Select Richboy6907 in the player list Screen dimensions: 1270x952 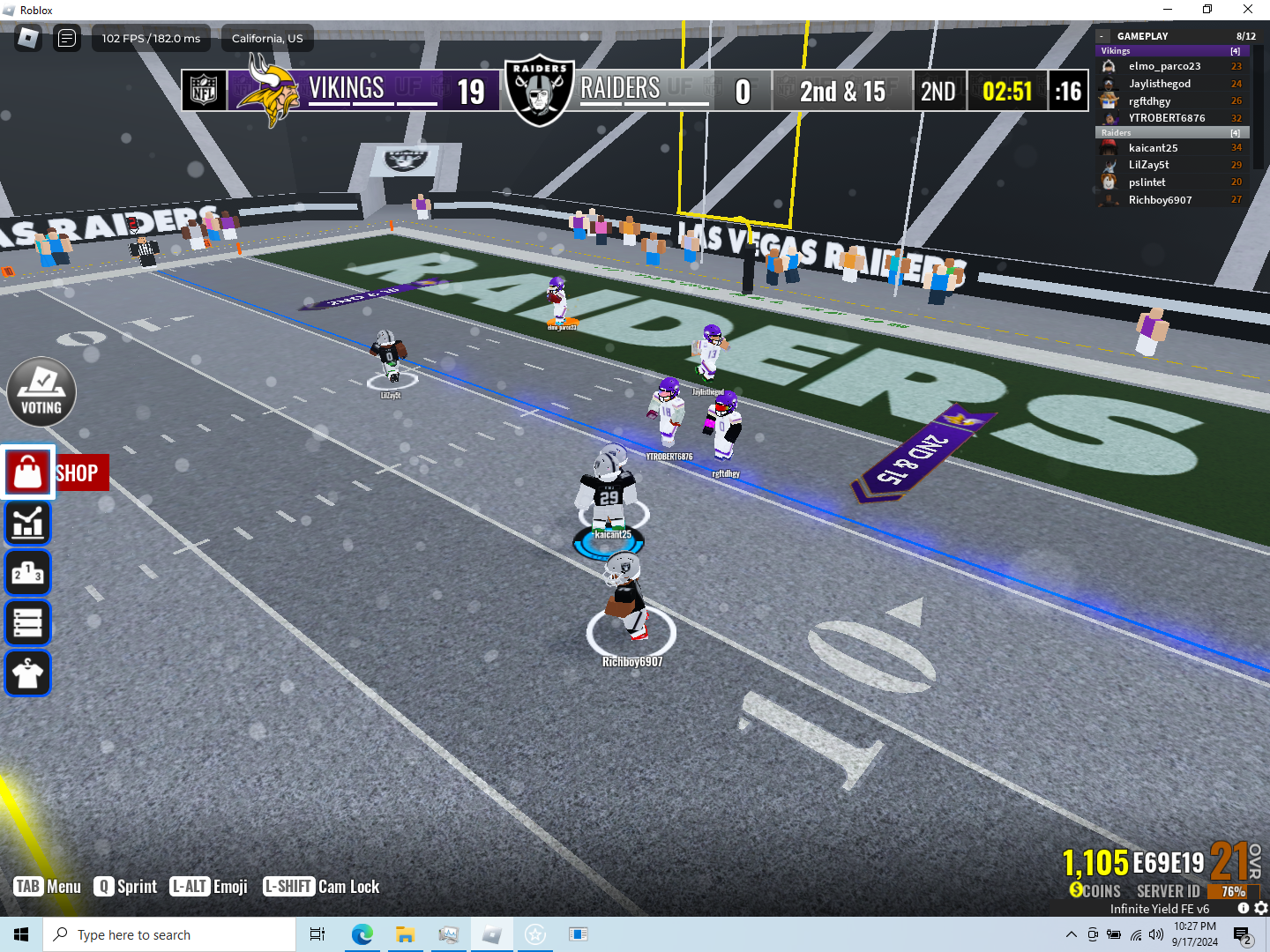(1160, 200)
